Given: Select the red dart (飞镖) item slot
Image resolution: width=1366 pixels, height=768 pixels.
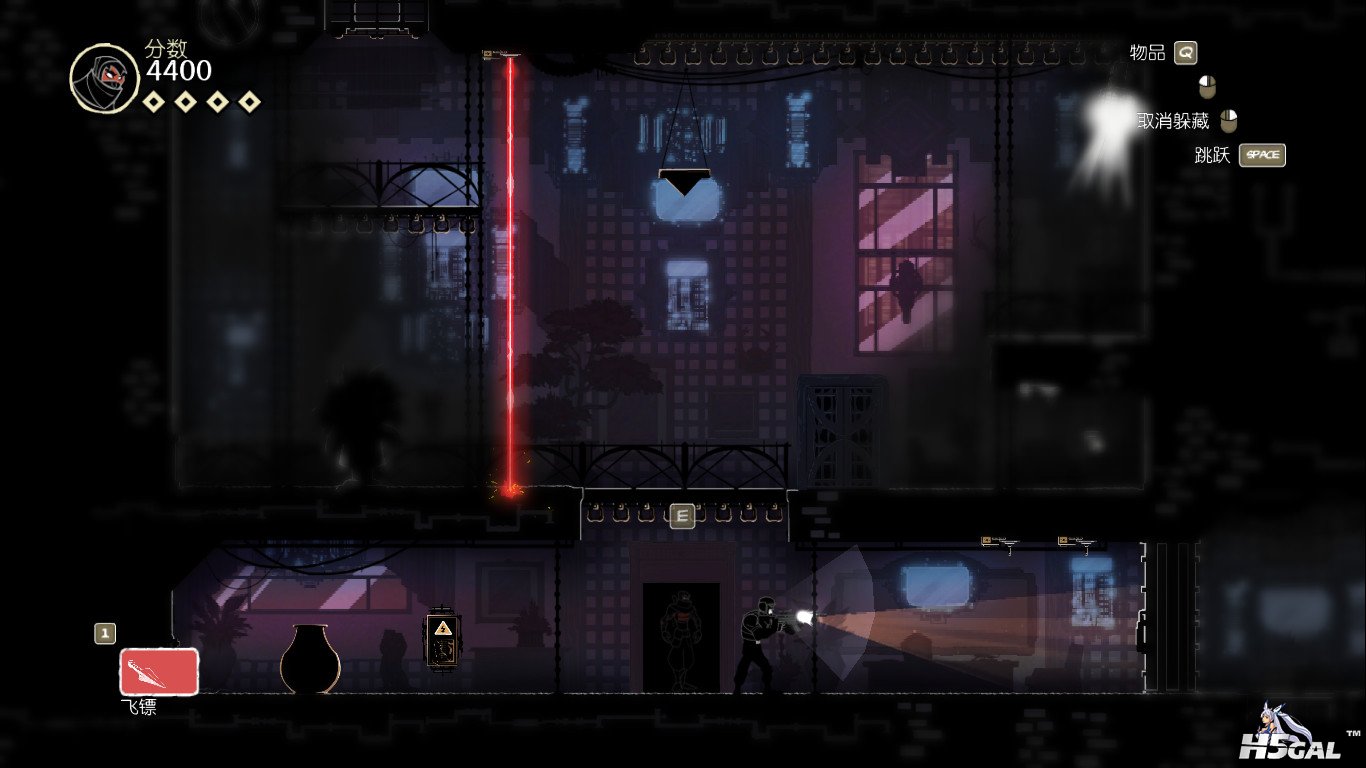Looking at the screenshot, I should pyautogui.click(x=159, y=671).
